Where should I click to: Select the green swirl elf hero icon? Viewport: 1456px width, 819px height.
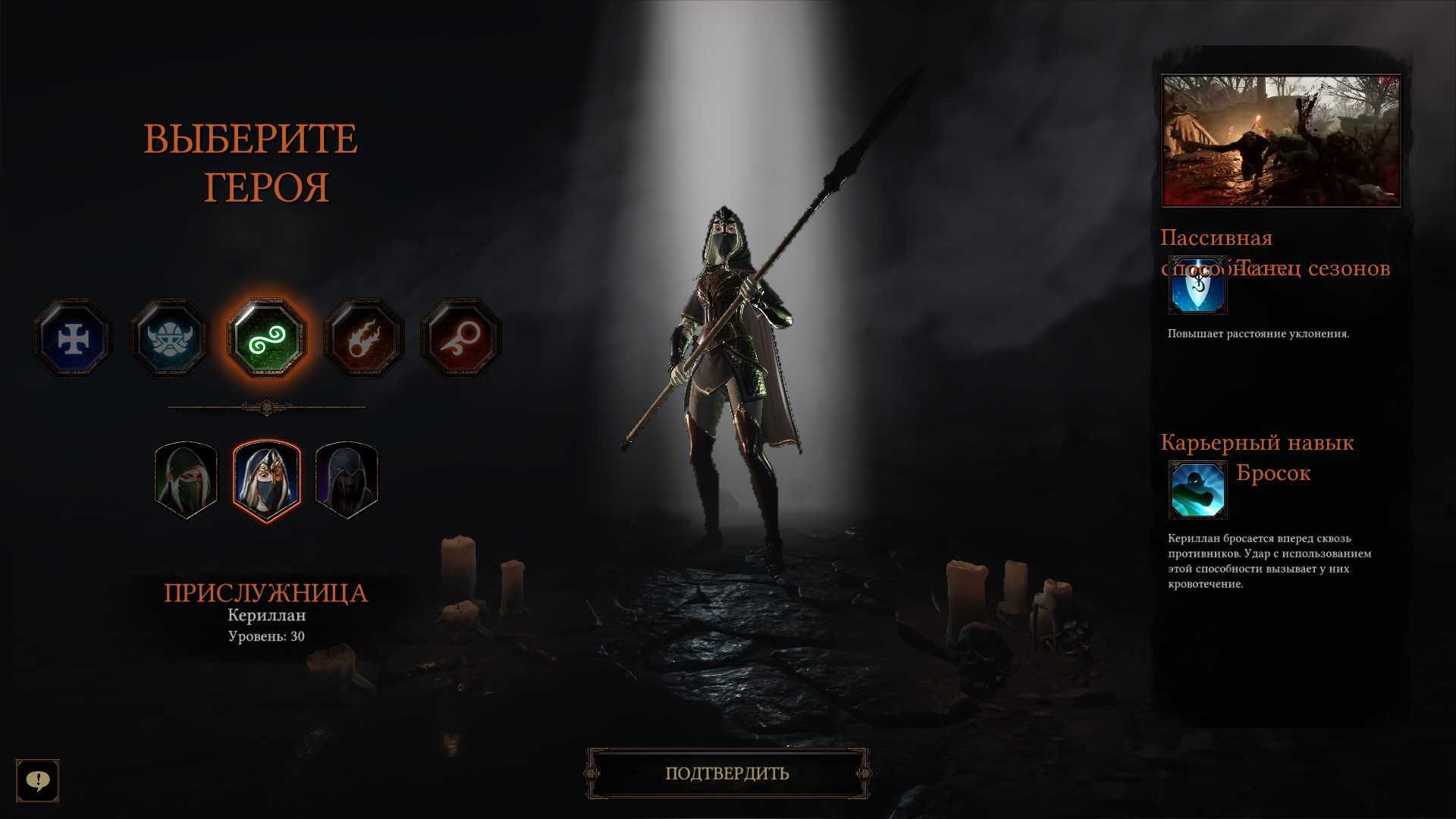coord(266,338)
